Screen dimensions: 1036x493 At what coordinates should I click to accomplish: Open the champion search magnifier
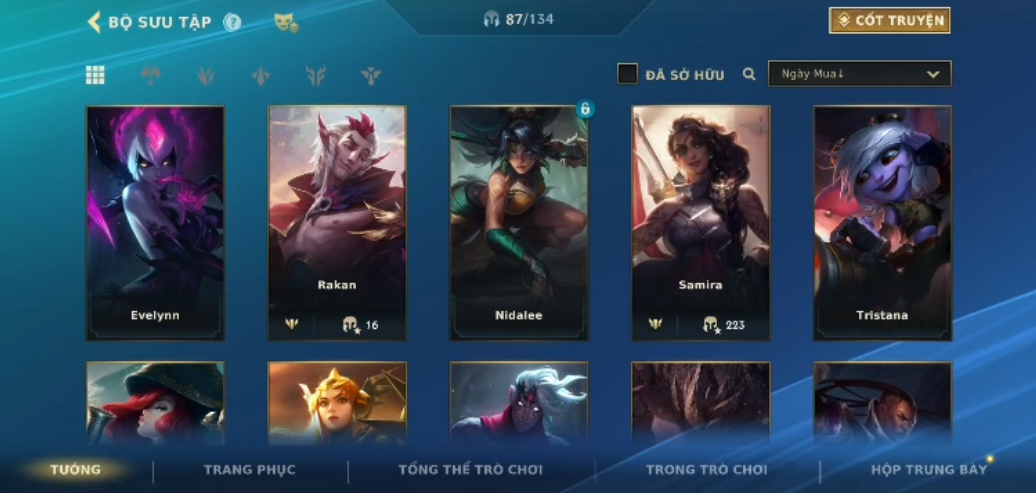(749, 74)
